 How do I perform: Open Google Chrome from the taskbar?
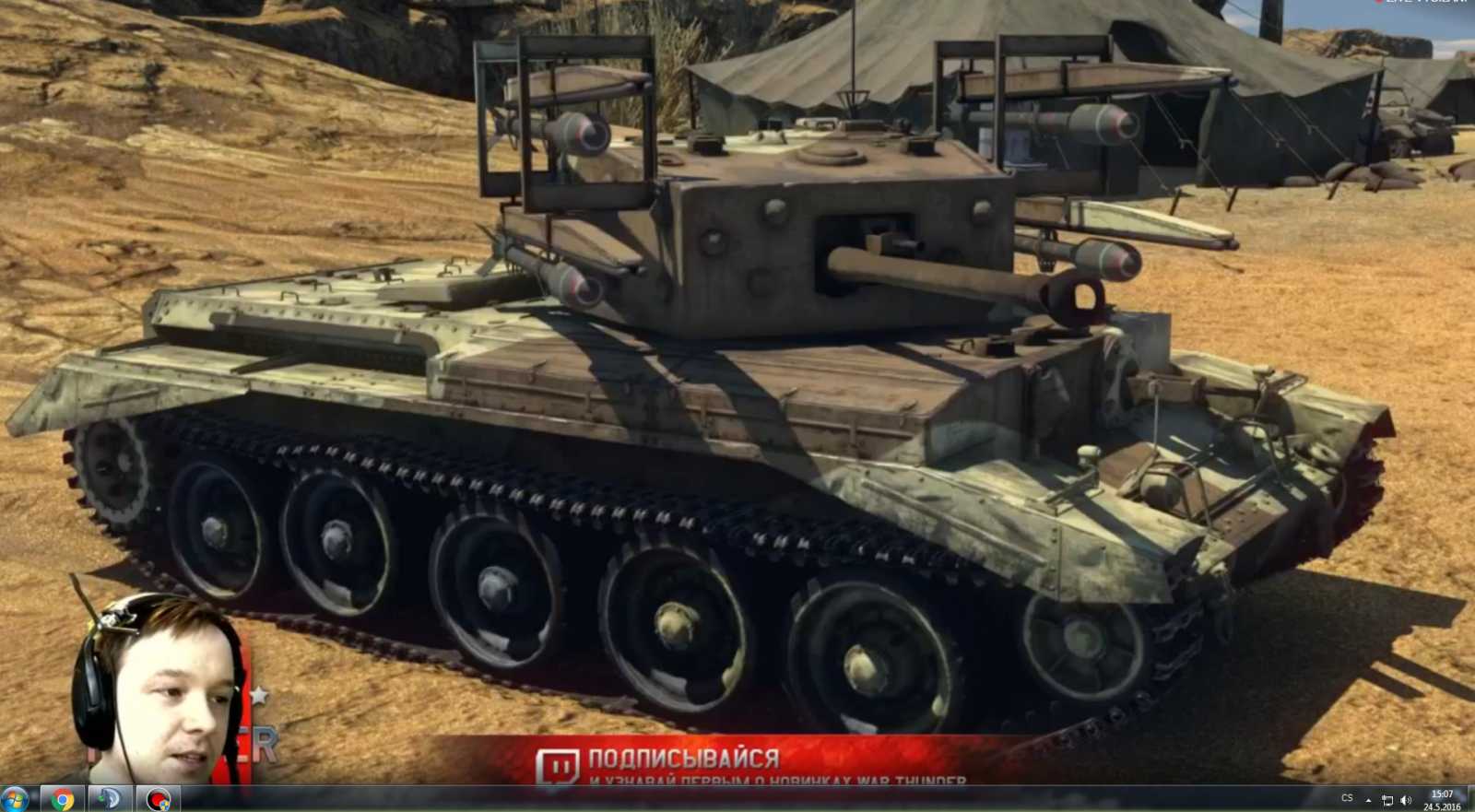click(x=61, y=798)
